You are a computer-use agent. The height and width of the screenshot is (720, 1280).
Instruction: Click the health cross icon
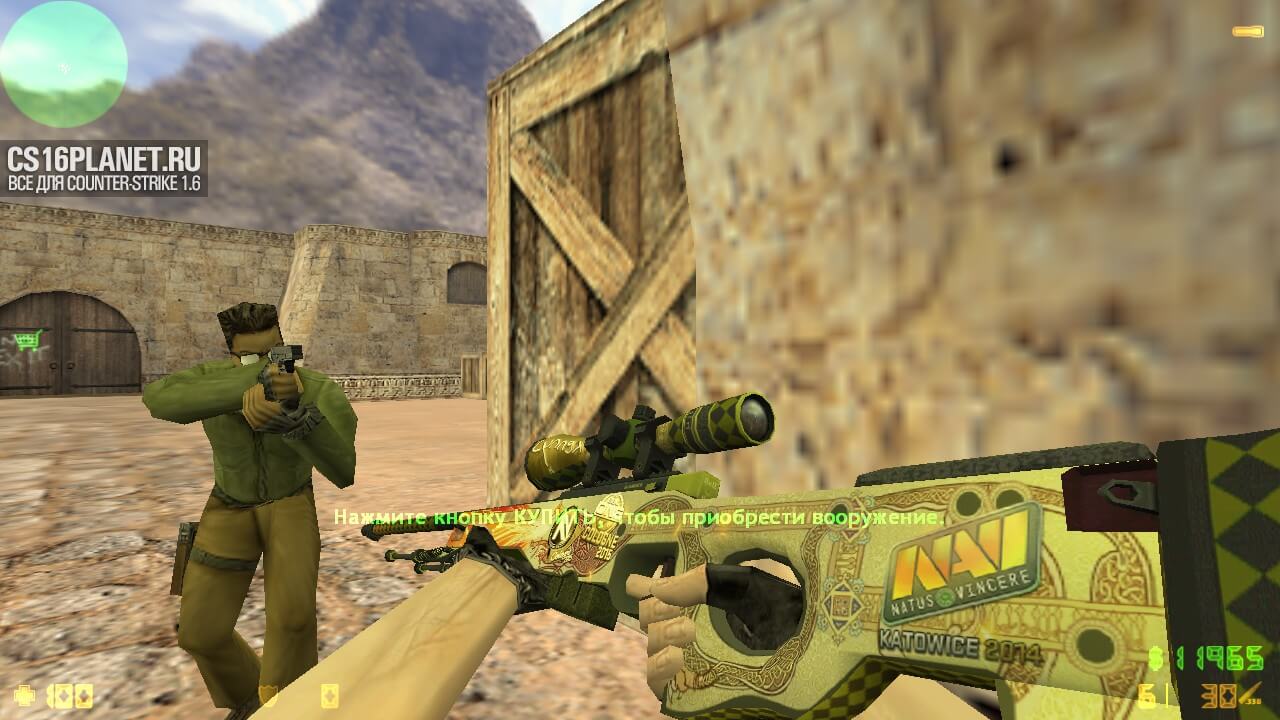(x=24, y=695)
